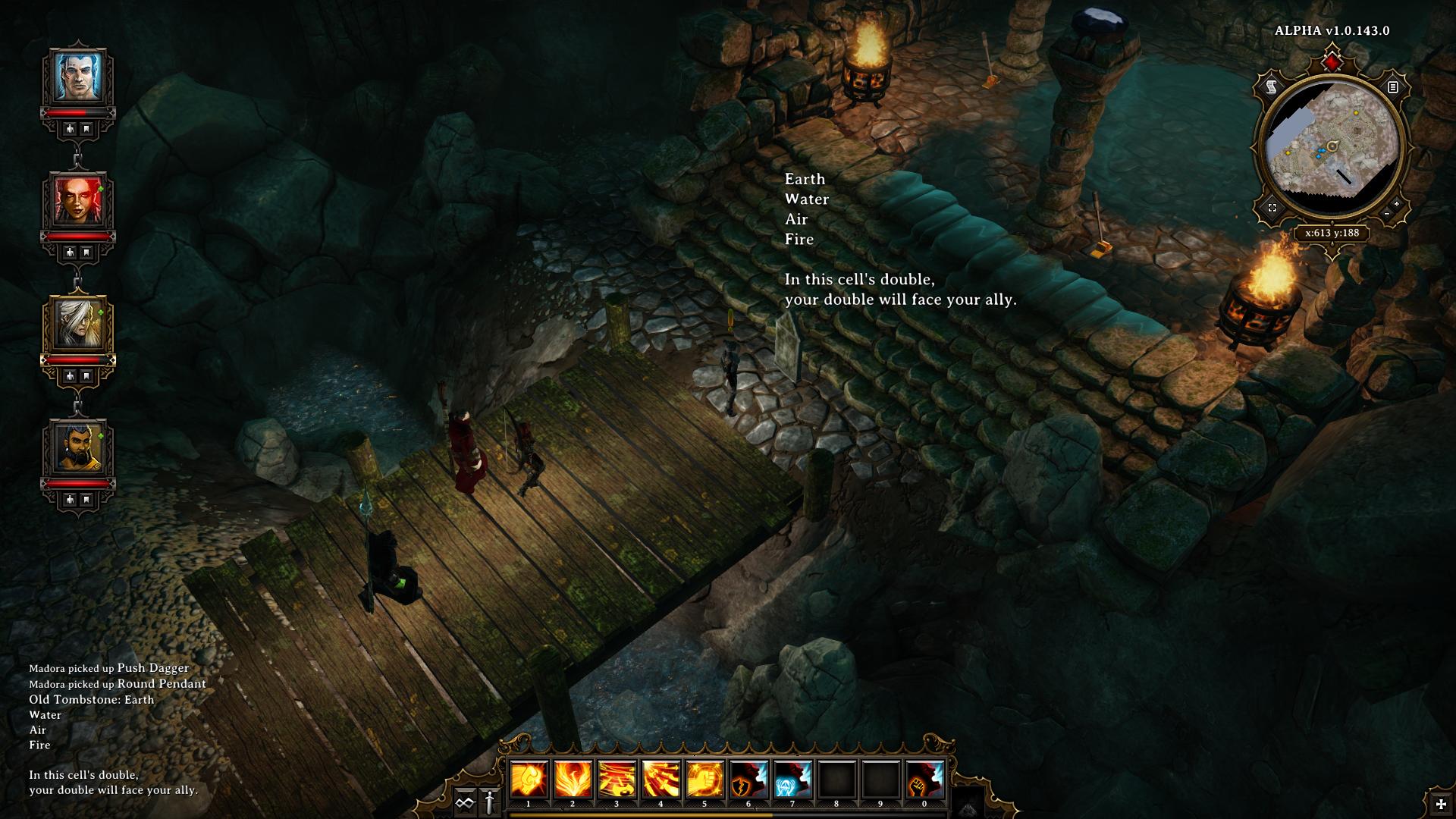
Task: Zoom in the minimap with the plus button
Action: point(1397,204)
